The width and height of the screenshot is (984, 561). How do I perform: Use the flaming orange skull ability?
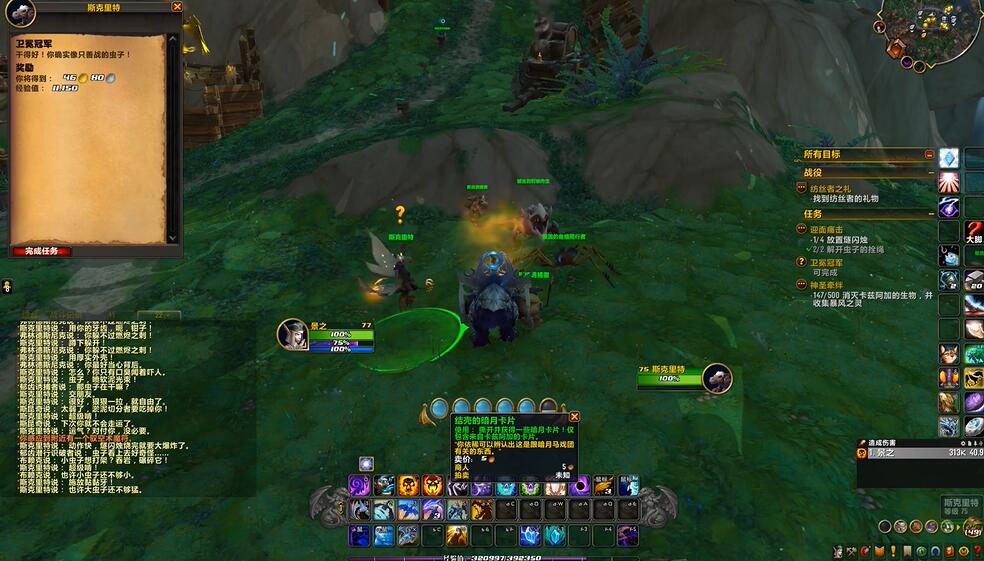[x=408, y=486]
